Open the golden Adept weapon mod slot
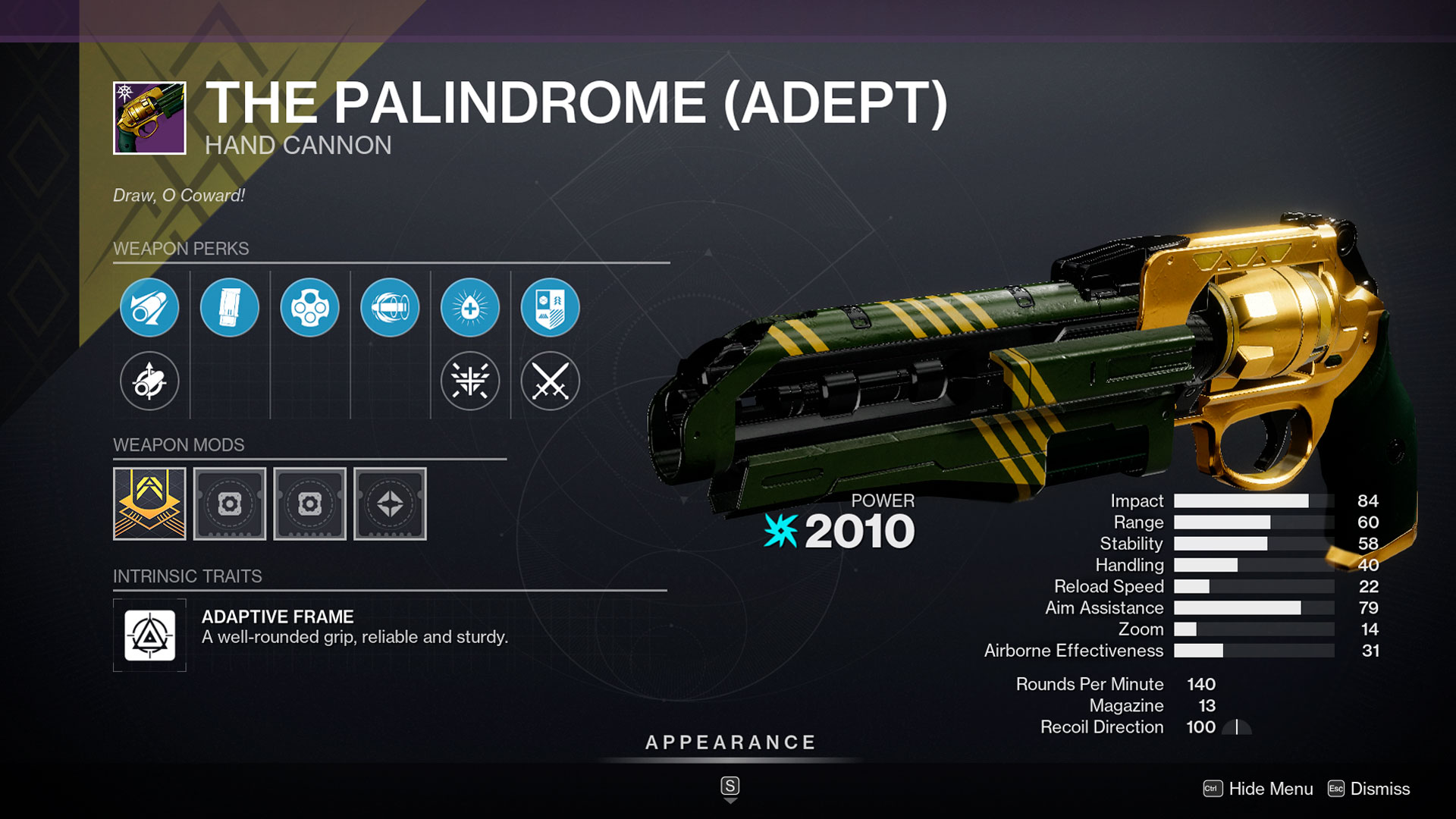This screenshot has width=1456, height=819. [x=149, y=504]
